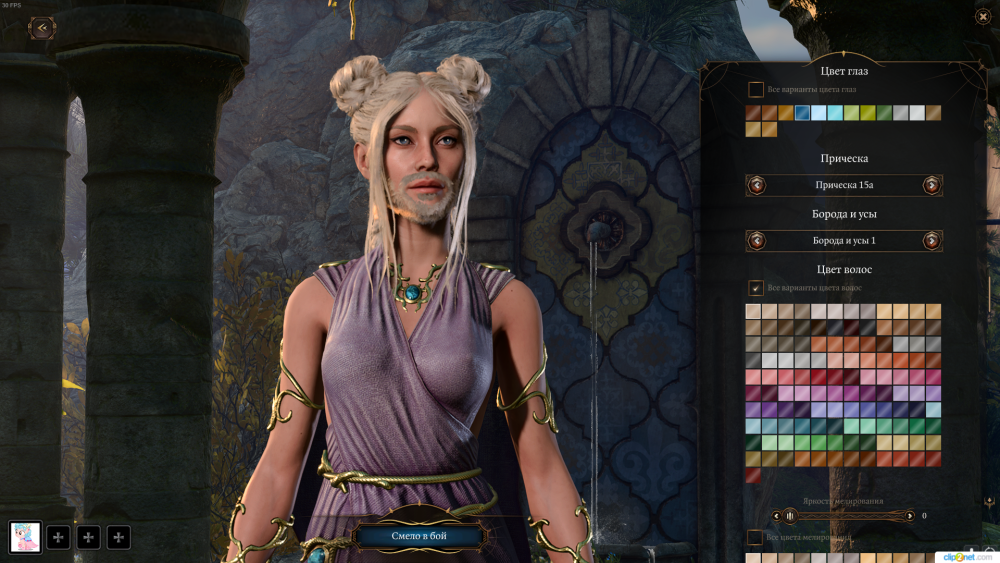Image resolution: width=1000 pixels, height=563 pixels.
Task: Choose the next 'Борода и усы' option
Action: [931, 240]
